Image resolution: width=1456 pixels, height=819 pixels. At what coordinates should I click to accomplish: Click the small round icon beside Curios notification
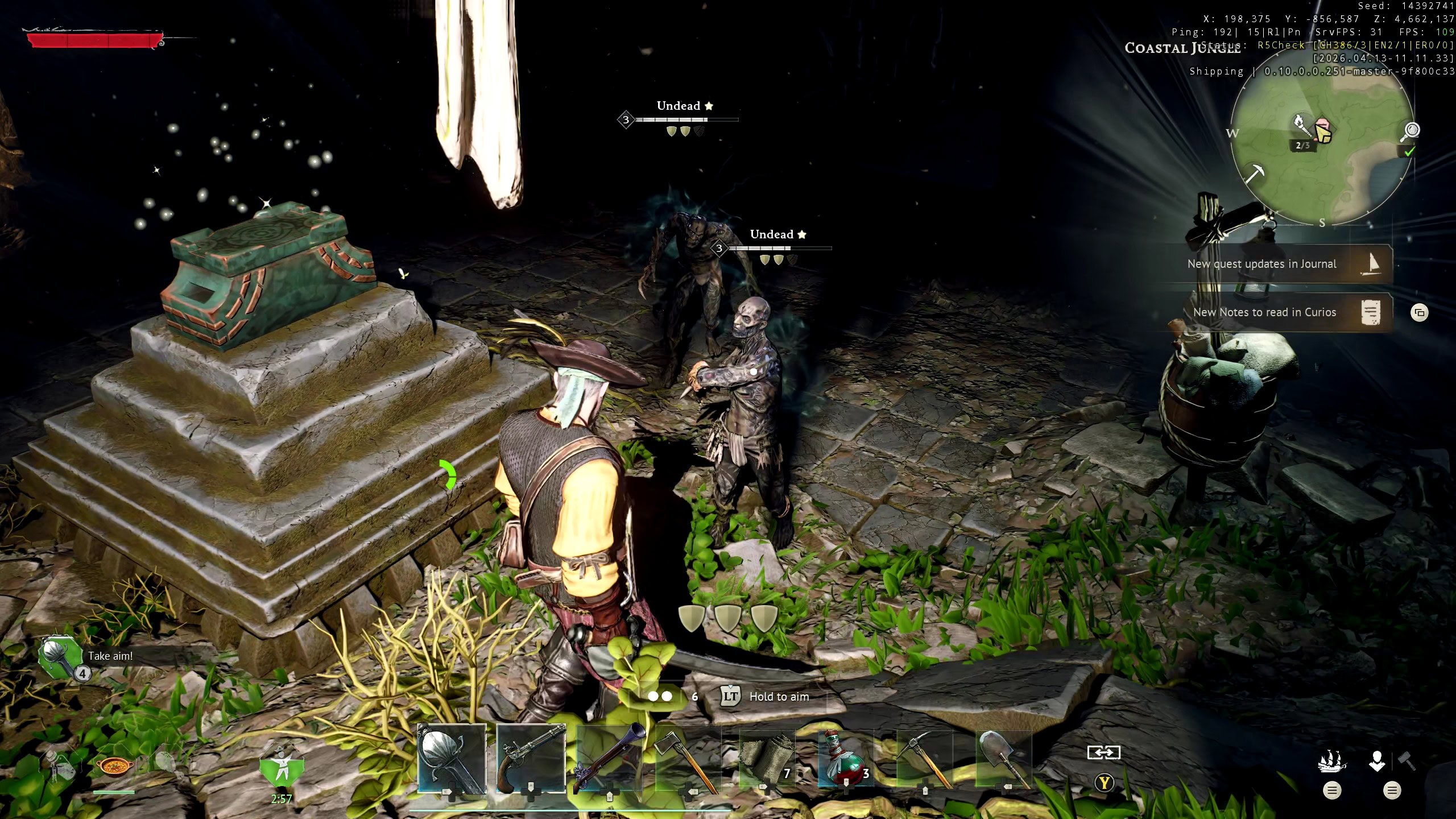(x=1420, y=312)
